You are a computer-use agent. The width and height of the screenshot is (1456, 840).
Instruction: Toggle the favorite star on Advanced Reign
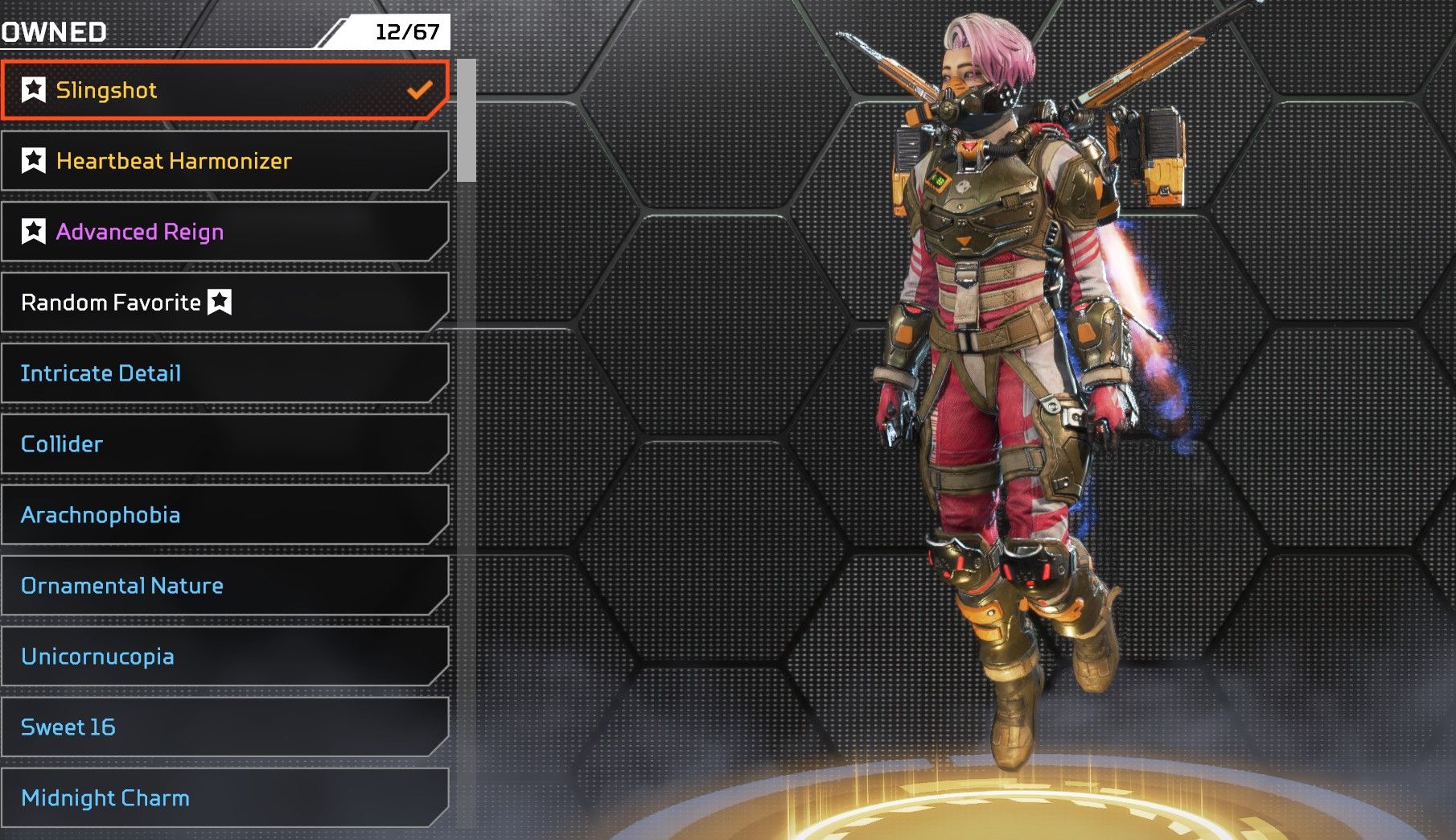34,232
